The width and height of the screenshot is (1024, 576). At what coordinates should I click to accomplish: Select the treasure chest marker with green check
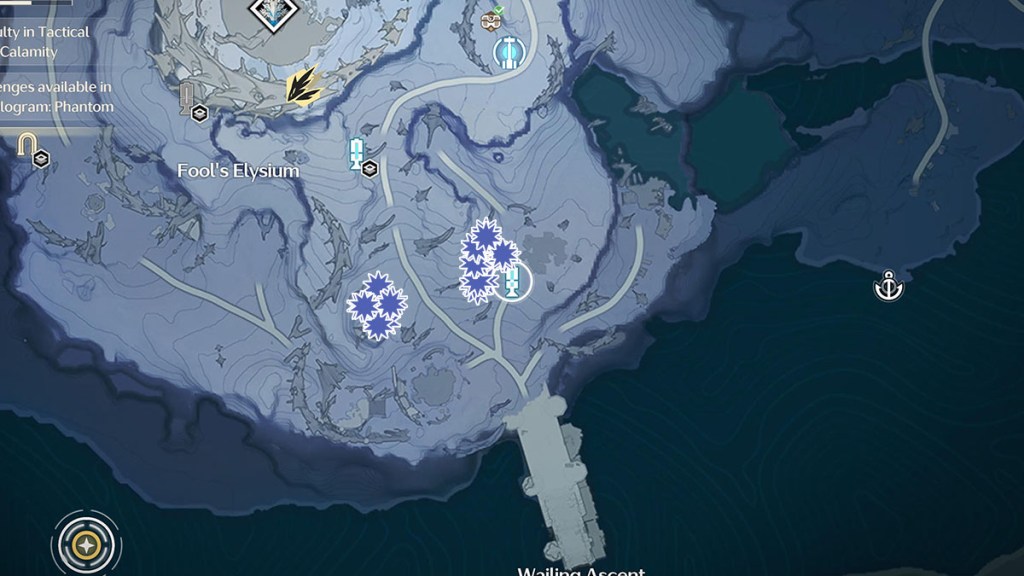(x=492, y=19)
